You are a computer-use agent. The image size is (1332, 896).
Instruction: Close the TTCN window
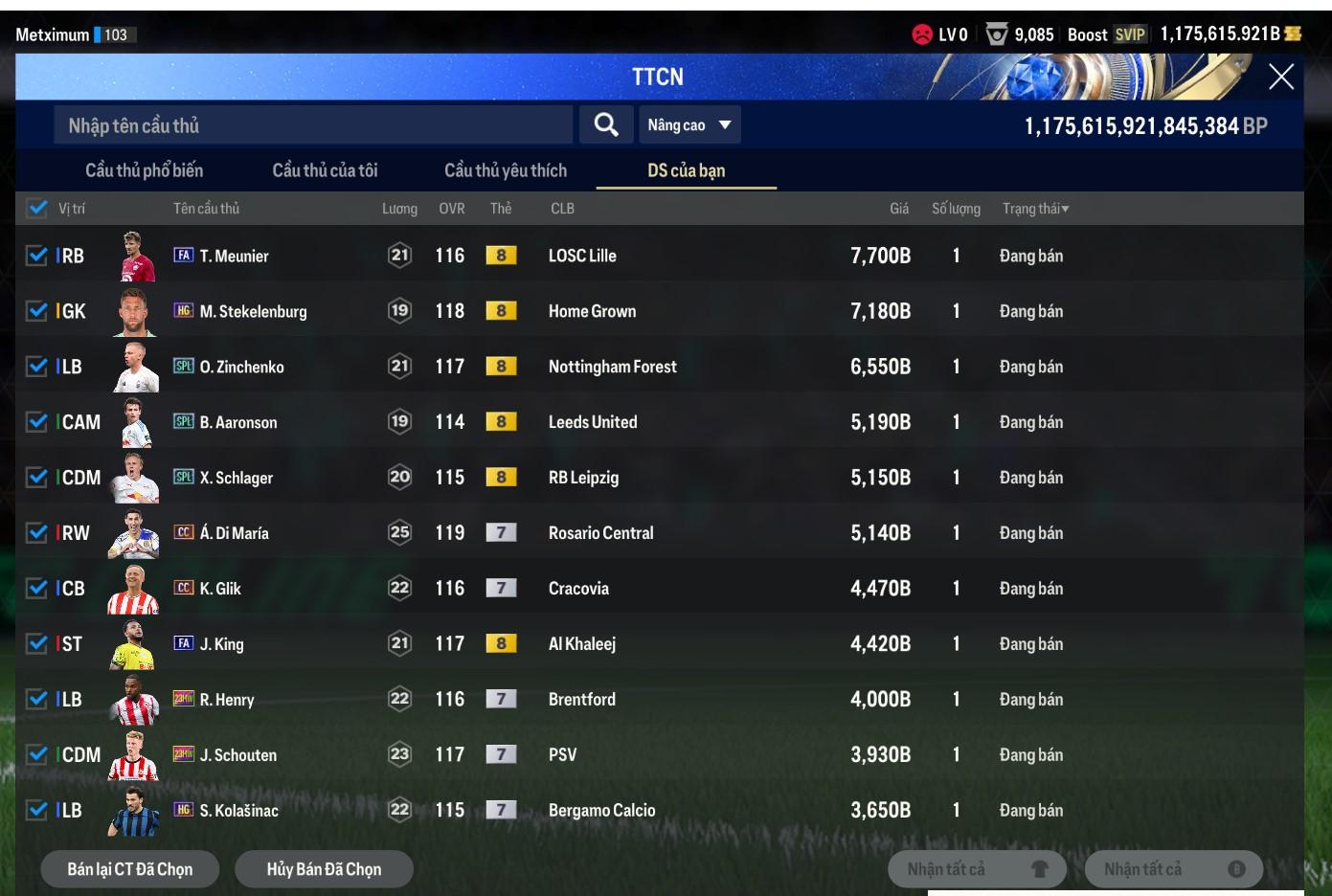coord(1280,78)
